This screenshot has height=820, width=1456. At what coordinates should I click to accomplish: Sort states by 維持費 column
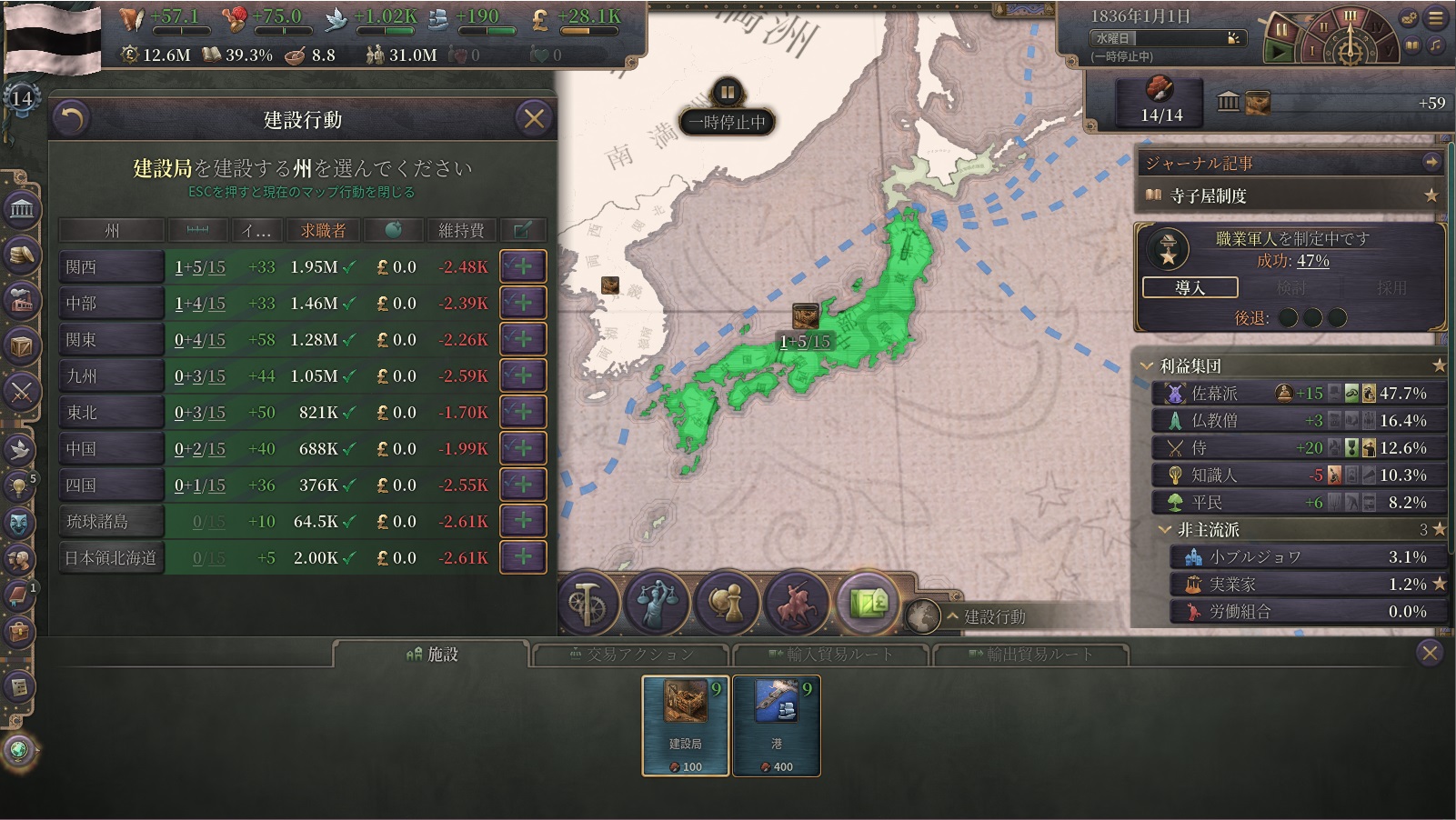[x=461, y=231]
